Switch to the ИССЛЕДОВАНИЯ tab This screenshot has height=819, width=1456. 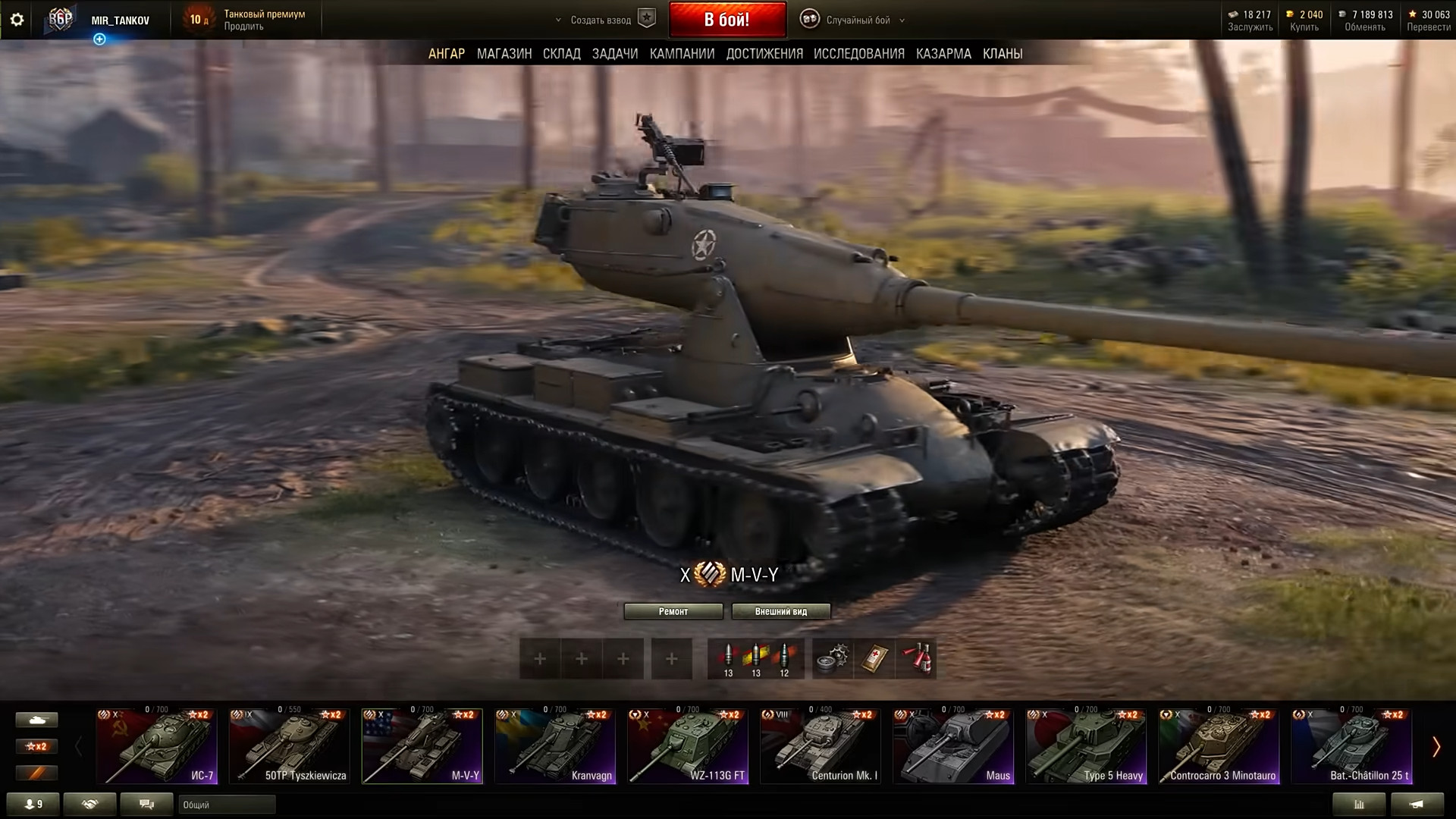point(858,54)
